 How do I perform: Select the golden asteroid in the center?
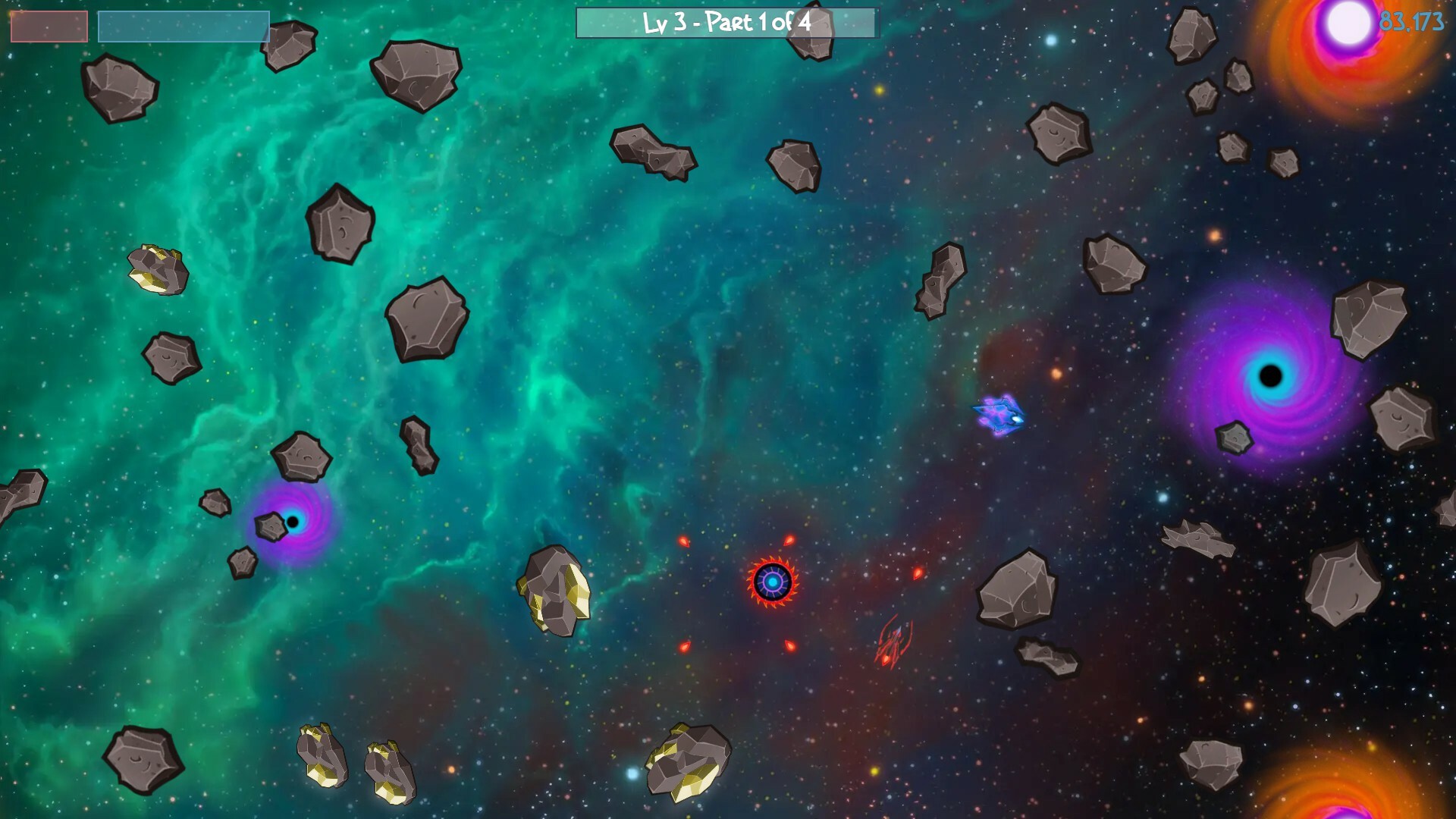point(554,591)
